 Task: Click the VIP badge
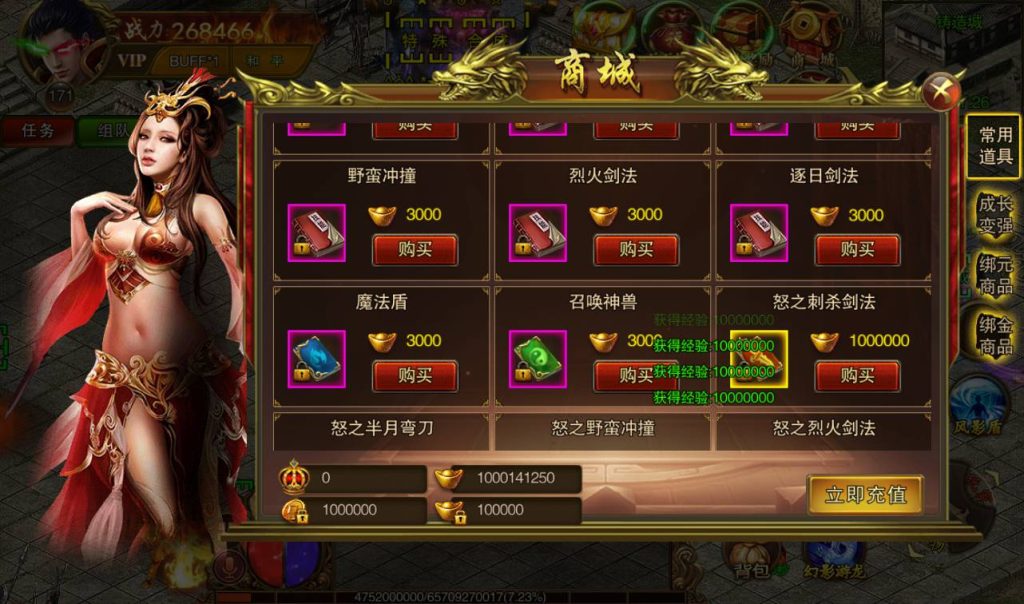tap(132, 59)
